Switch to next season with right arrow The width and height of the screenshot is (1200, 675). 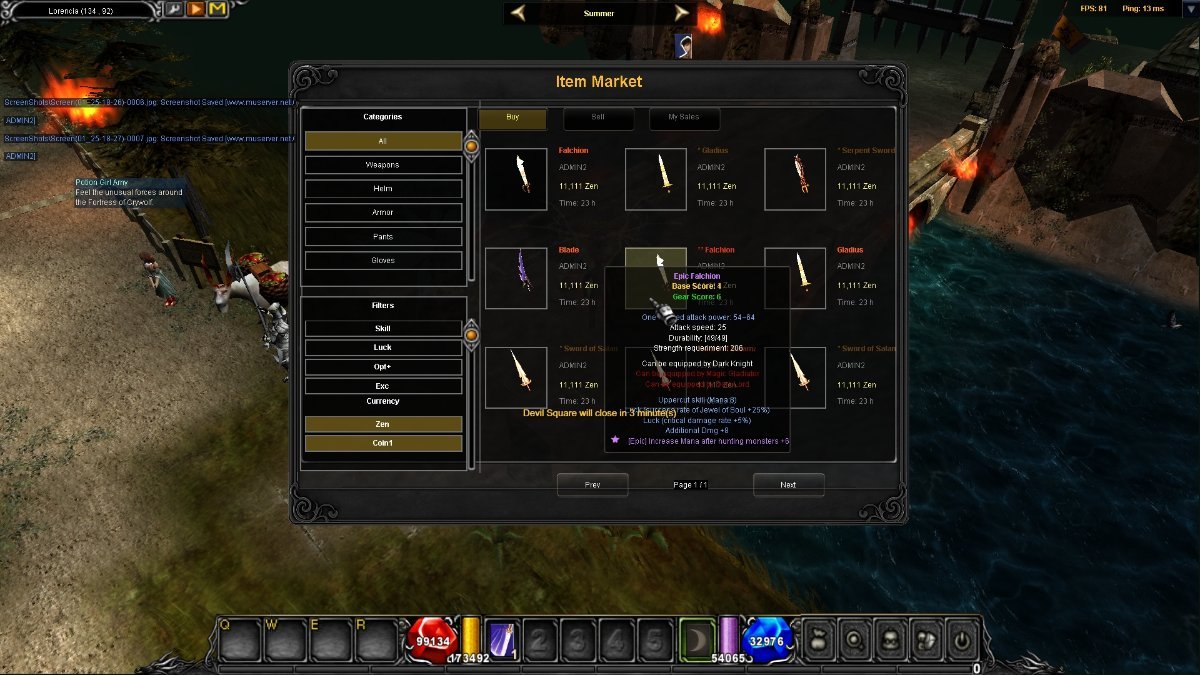[x=682, y=13]
